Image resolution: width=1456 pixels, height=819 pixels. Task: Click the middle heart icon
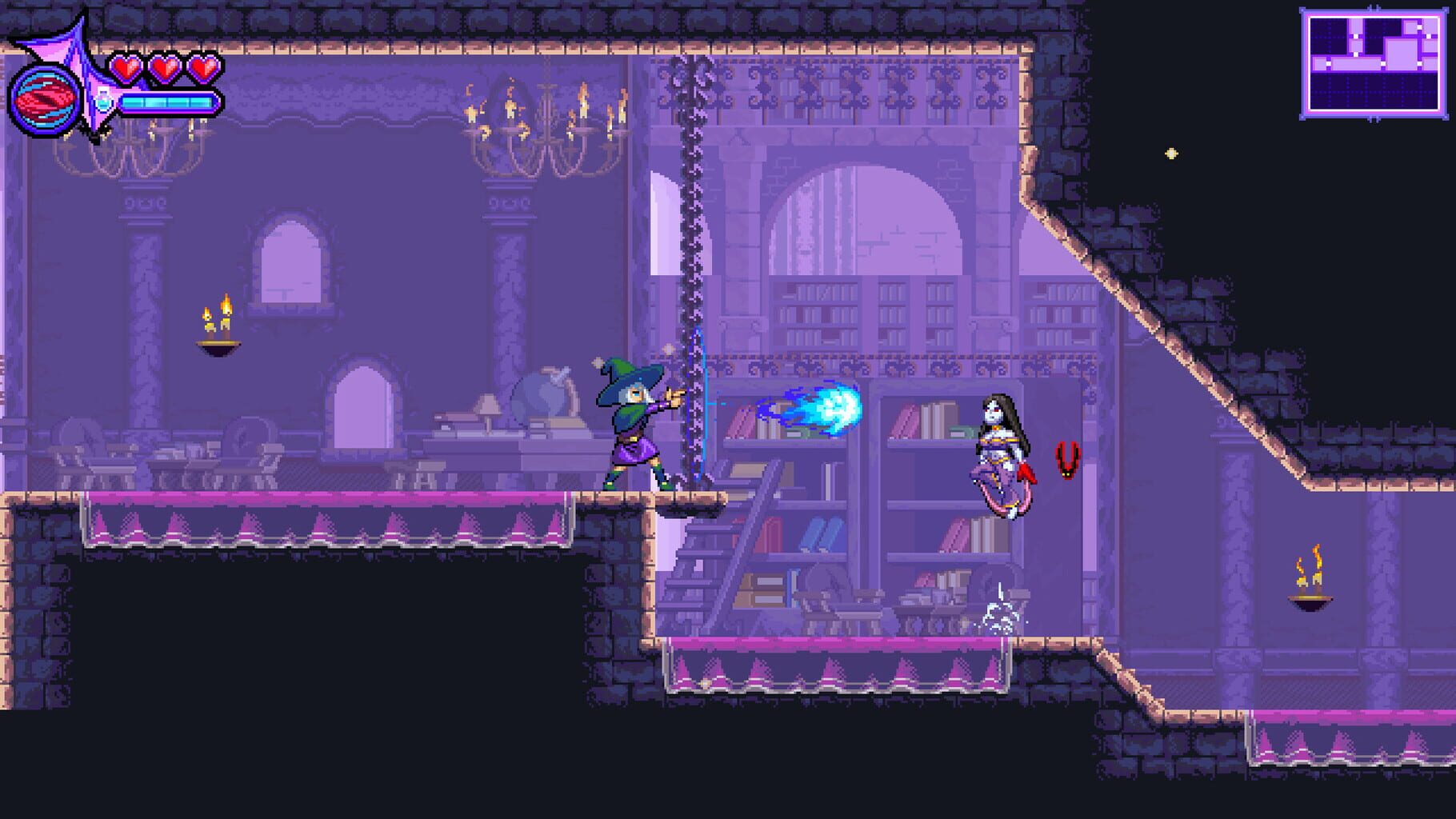[165, 69]
